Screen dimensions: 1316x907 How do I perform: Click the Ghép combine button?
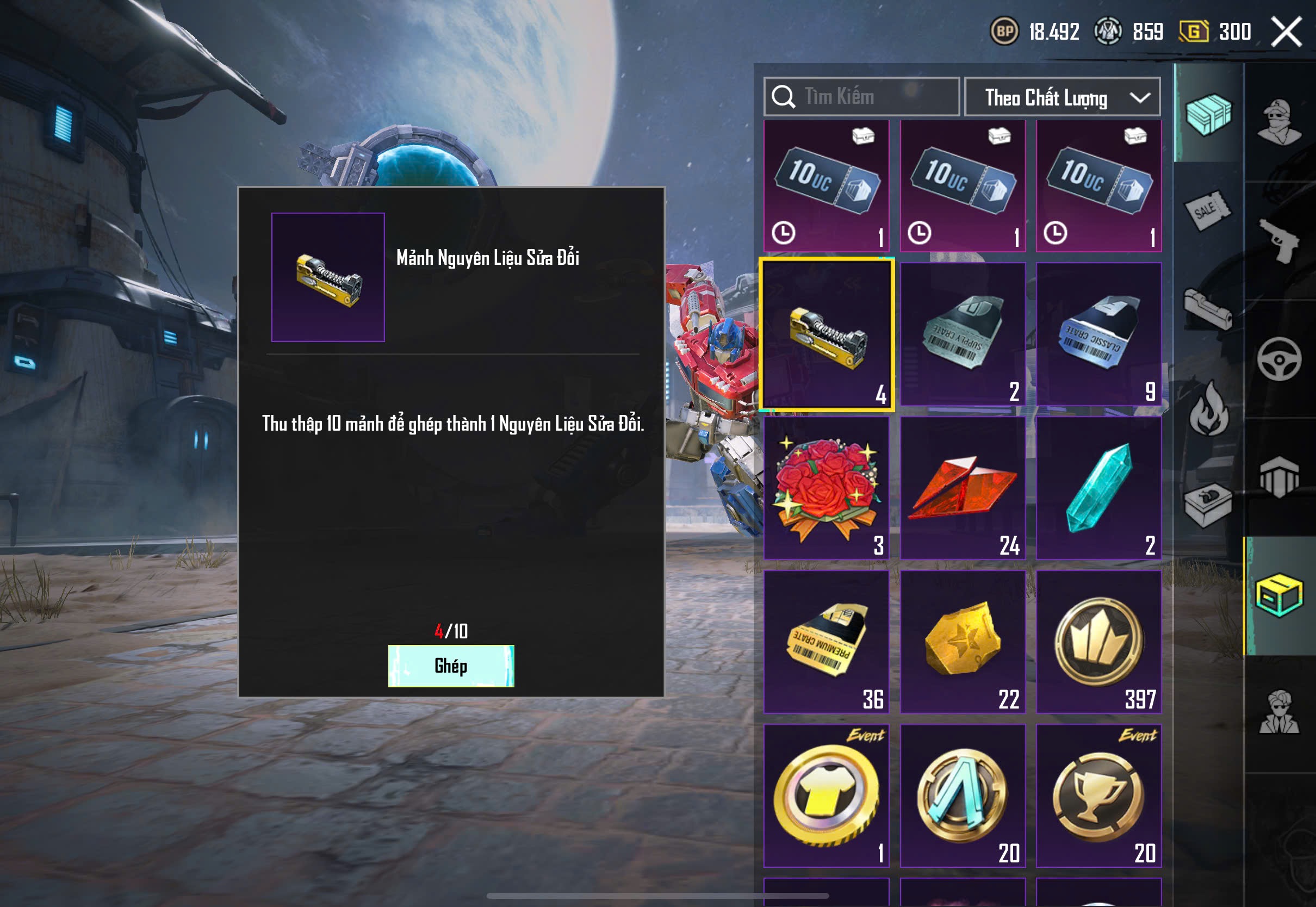tap(451, 666)
